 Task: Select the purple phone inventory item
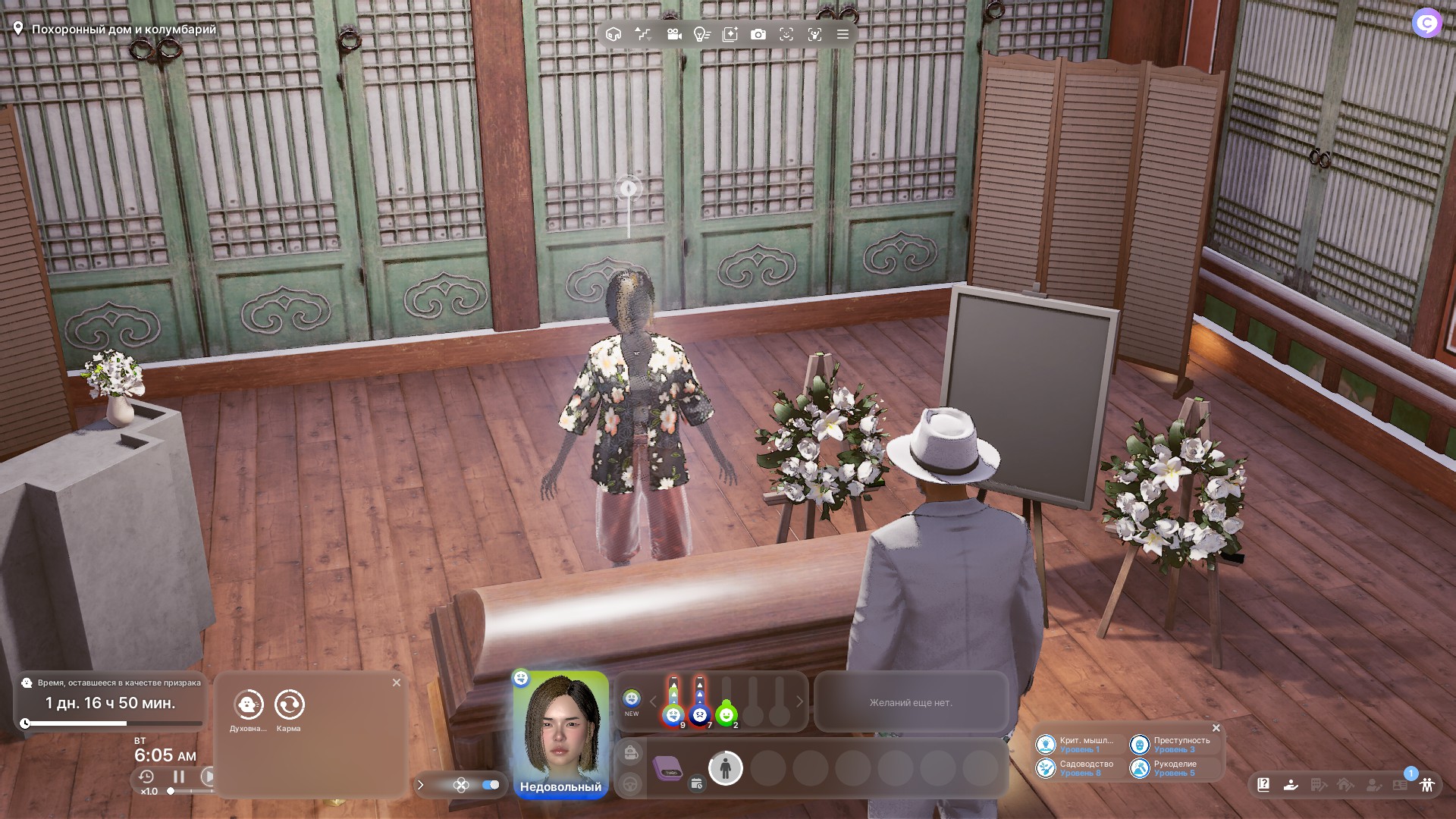click(667, 767)
